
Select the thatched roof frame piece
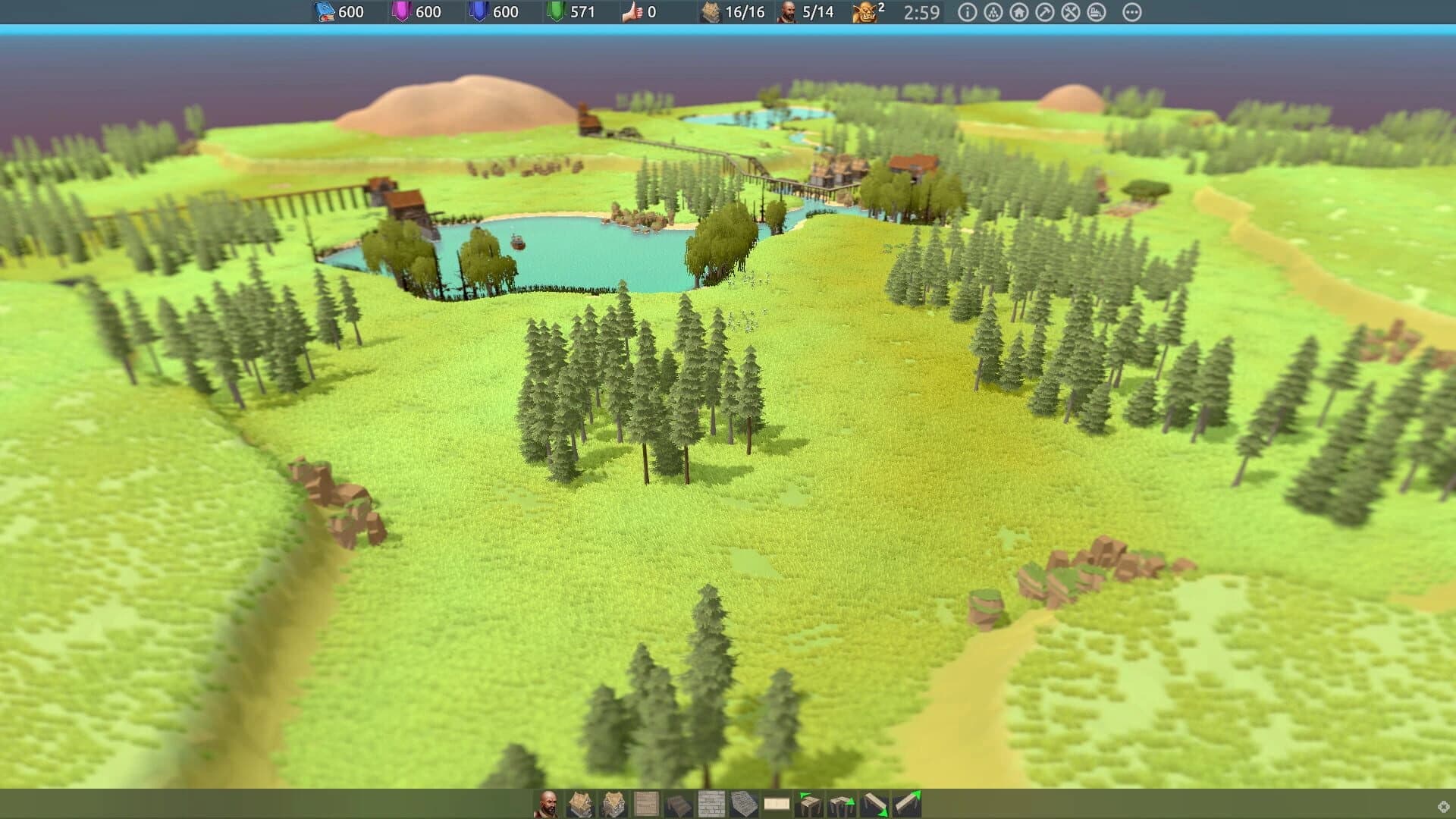612,802
